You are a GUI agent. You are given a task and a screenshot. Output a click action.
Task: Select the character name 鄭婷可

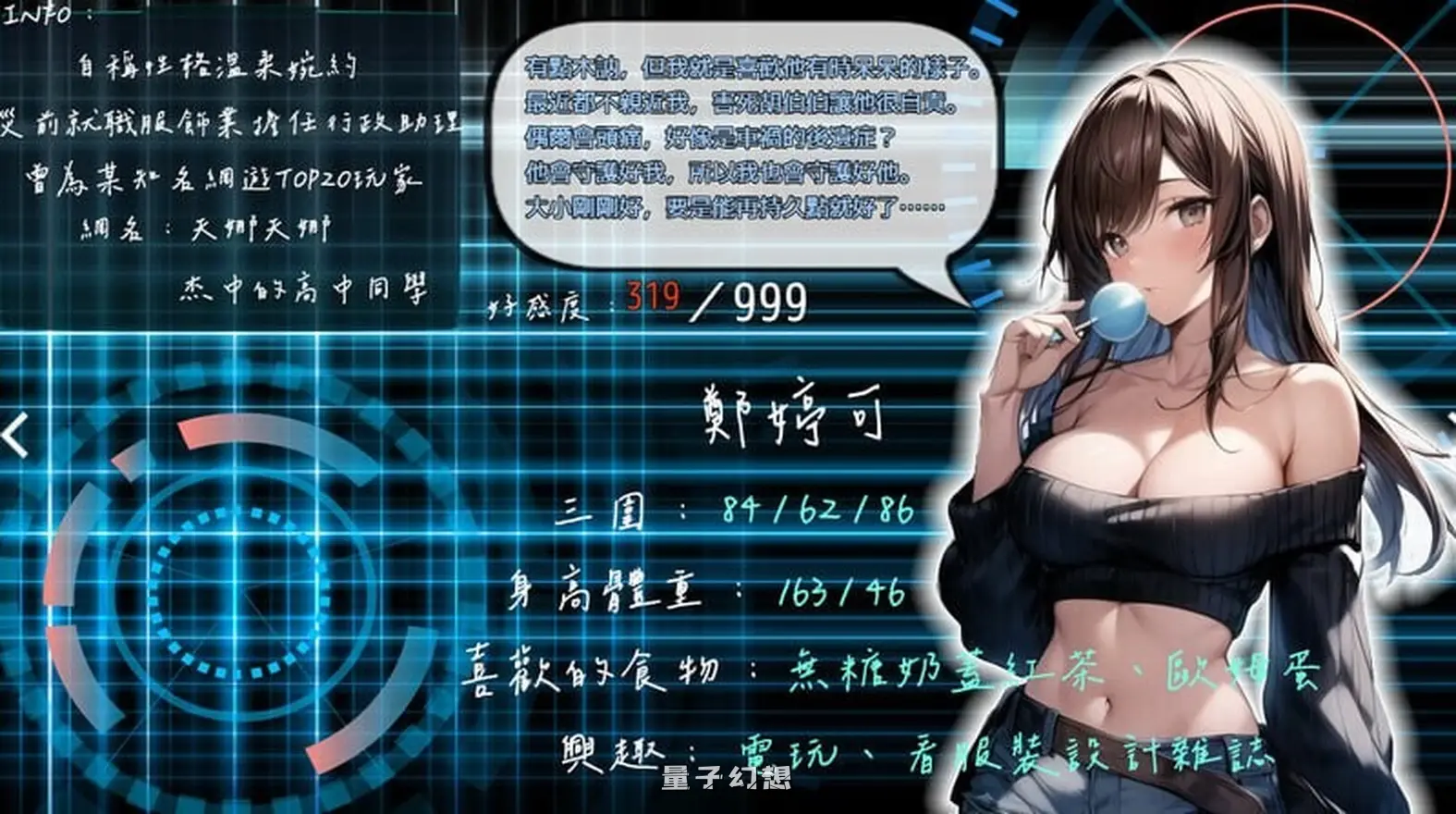[790, 416]
